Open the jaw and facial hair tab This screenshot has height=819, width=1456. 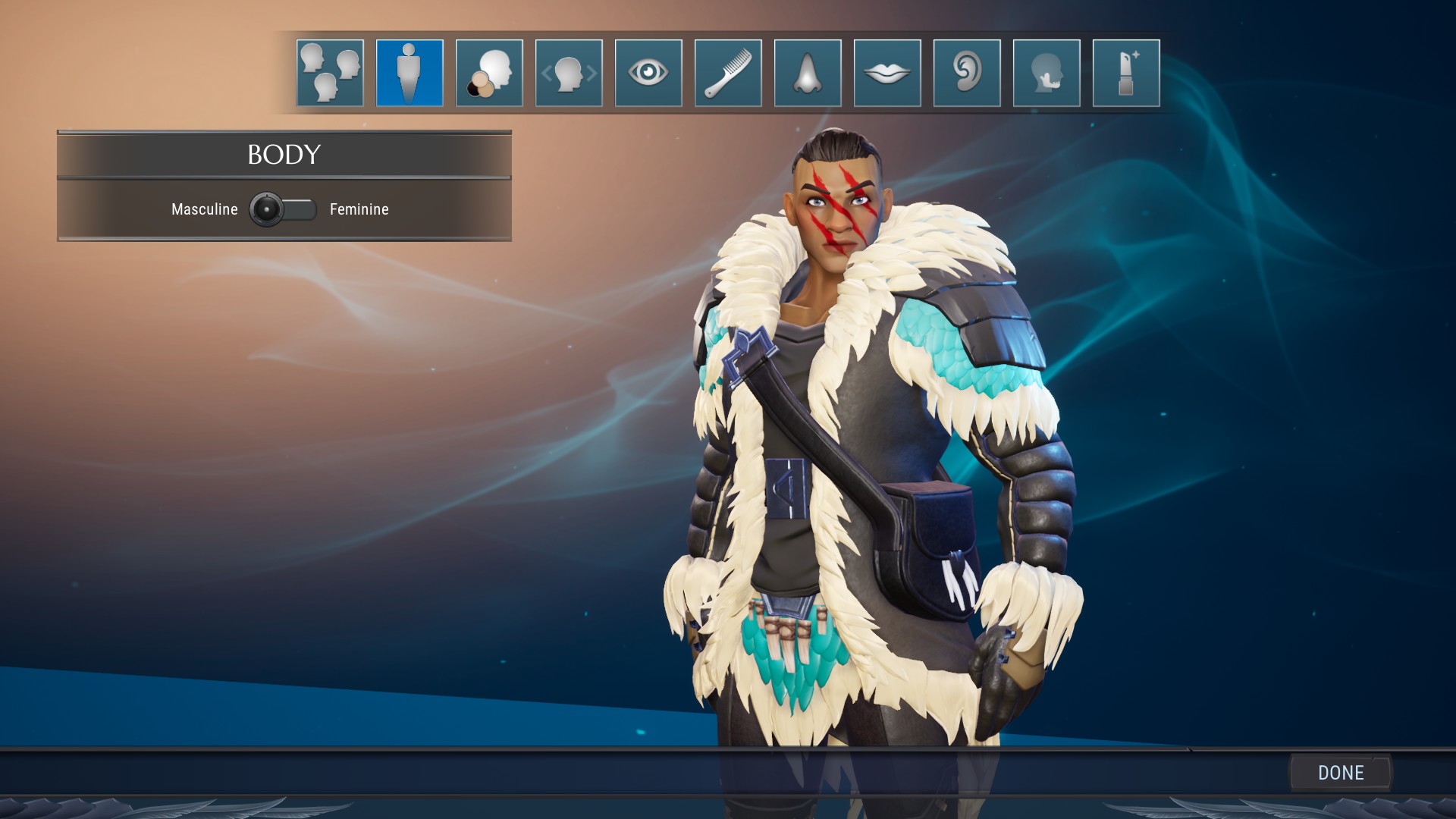[1046, 73]
